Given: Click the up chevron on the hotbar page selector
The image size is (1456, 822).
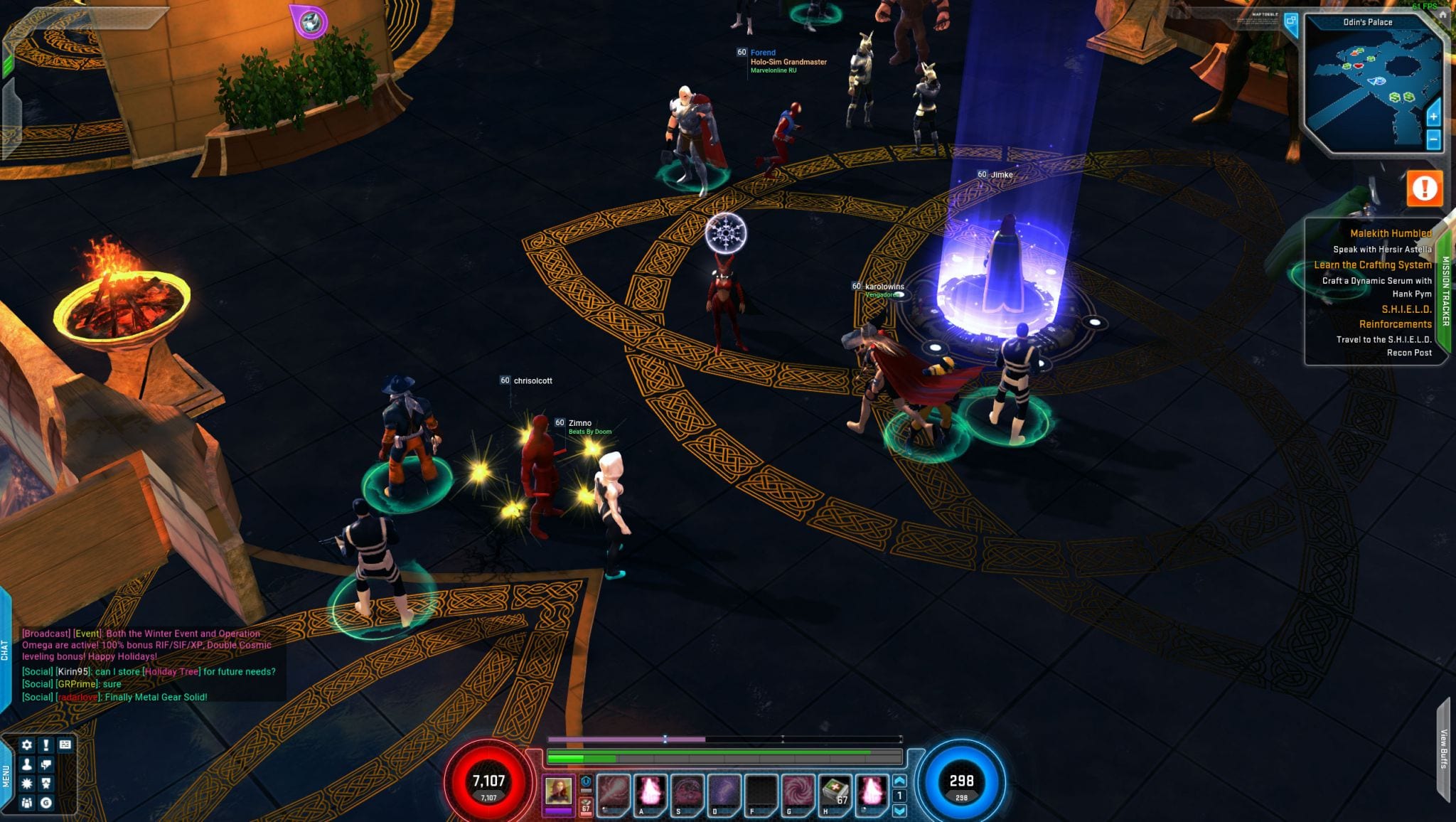Looking at the screenshot, I should click(899, 782).
